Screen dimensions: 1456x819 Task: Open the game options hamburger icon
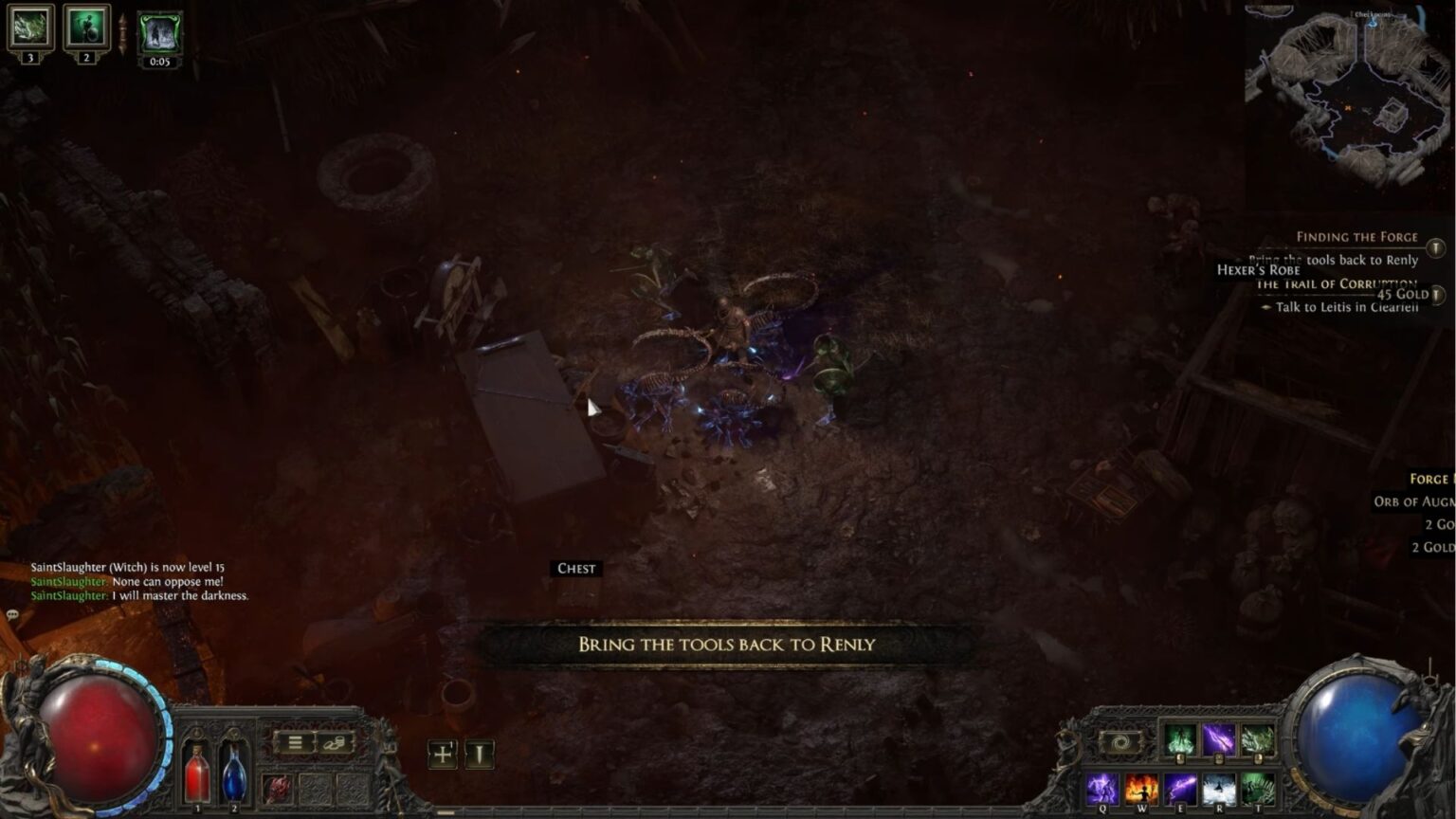click(x=294, y=740)
